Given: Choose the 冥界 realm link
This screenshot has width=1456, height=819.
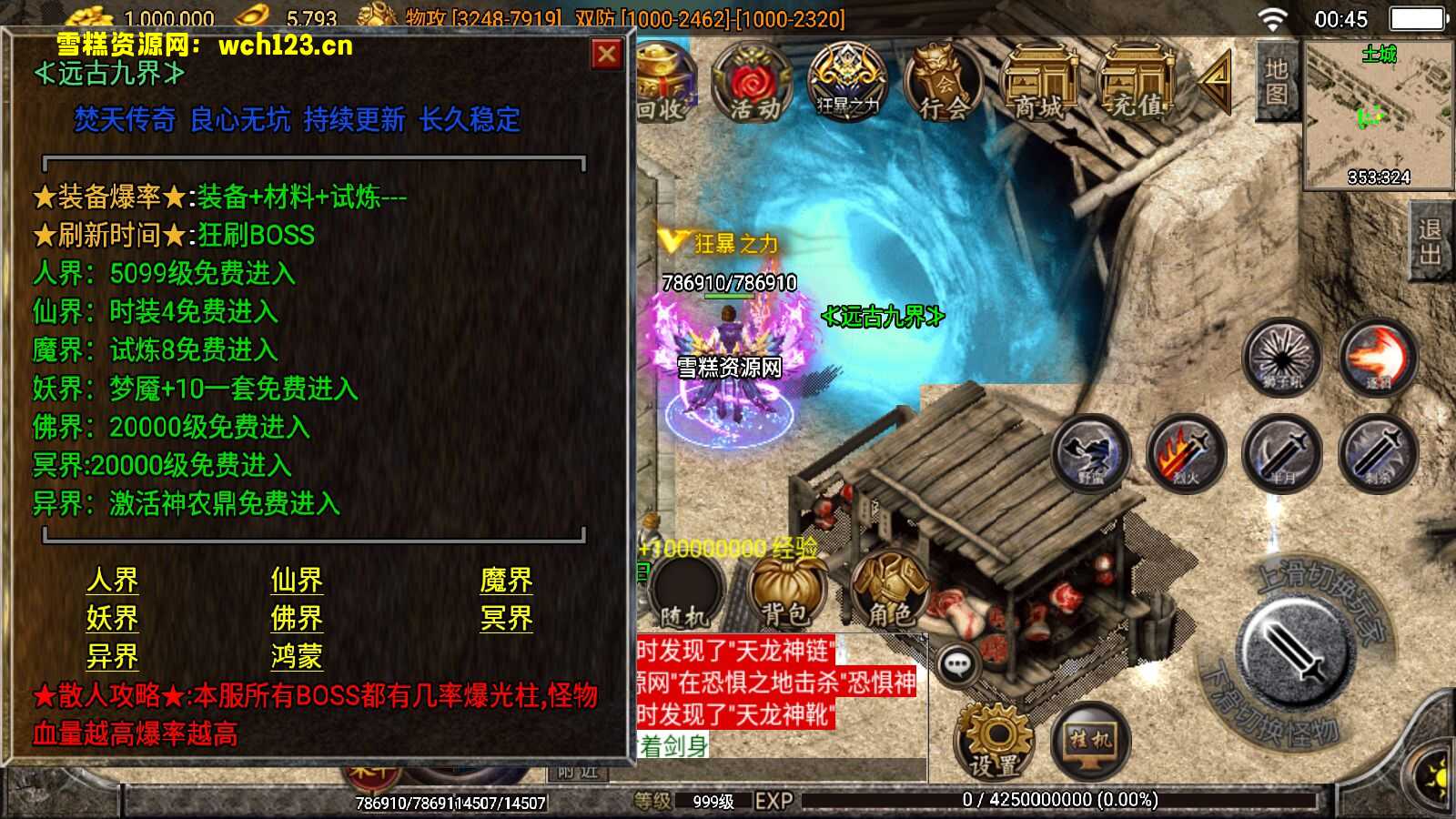Looking at the screenshot, I should coord(506,618).
